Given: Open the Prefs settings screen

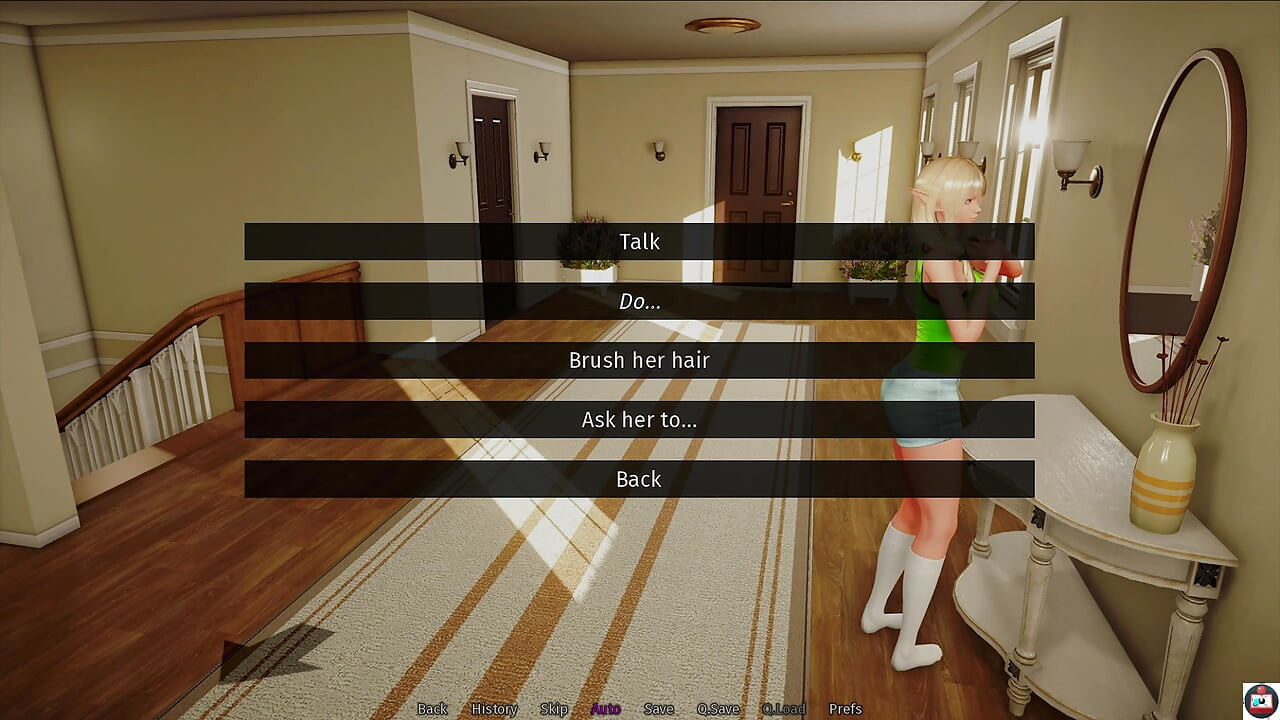Looking at the screenshot, I should click(843, 708).
